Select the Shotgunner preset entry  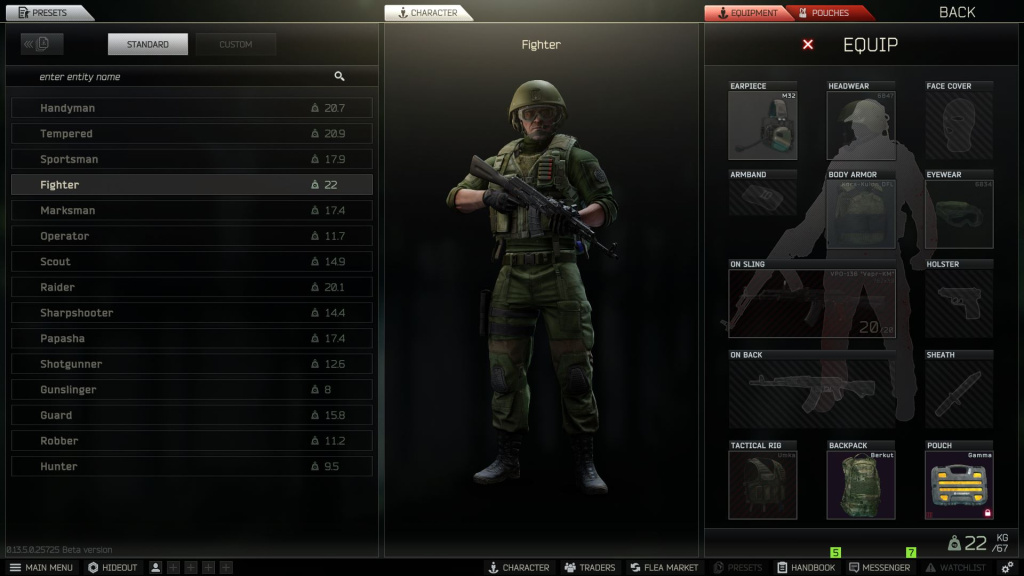[x=191, y=364]
